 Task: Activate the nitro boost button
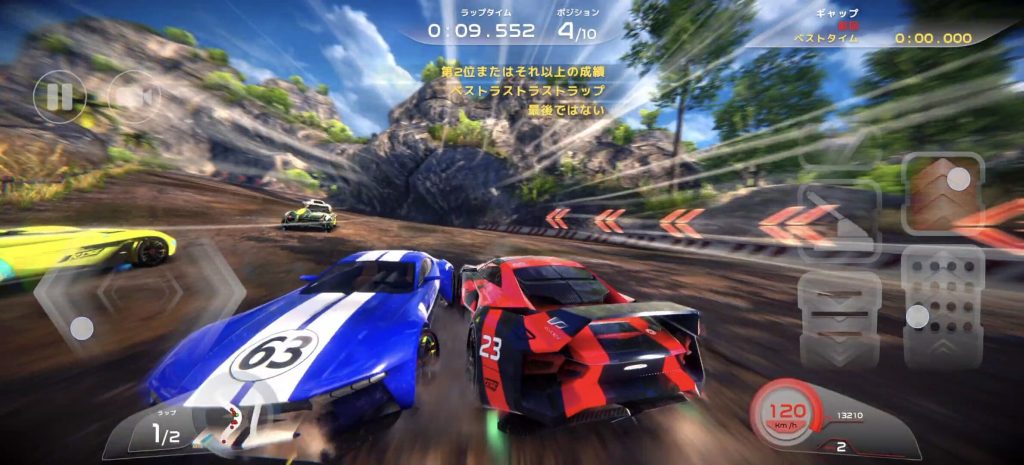click(944, 191)
